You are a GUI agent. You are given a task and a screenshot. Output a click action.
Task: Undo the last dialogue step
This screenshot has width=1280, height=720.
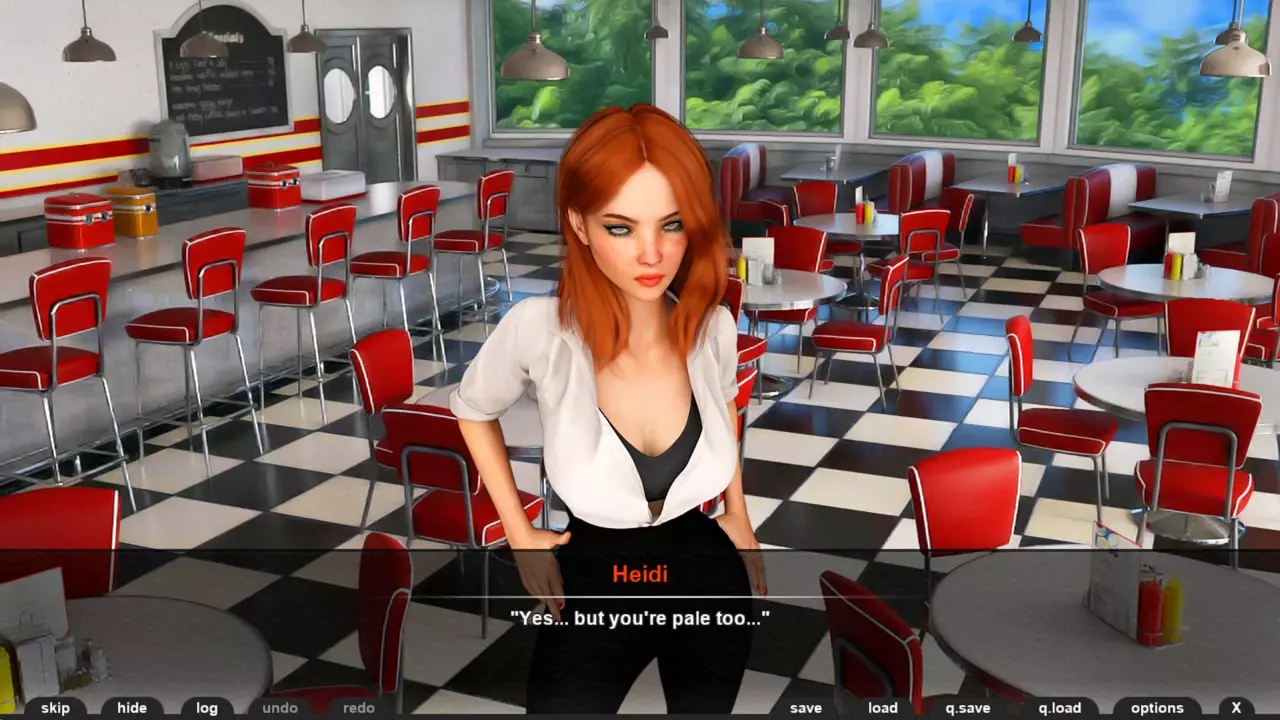click(x=280, y=708)
